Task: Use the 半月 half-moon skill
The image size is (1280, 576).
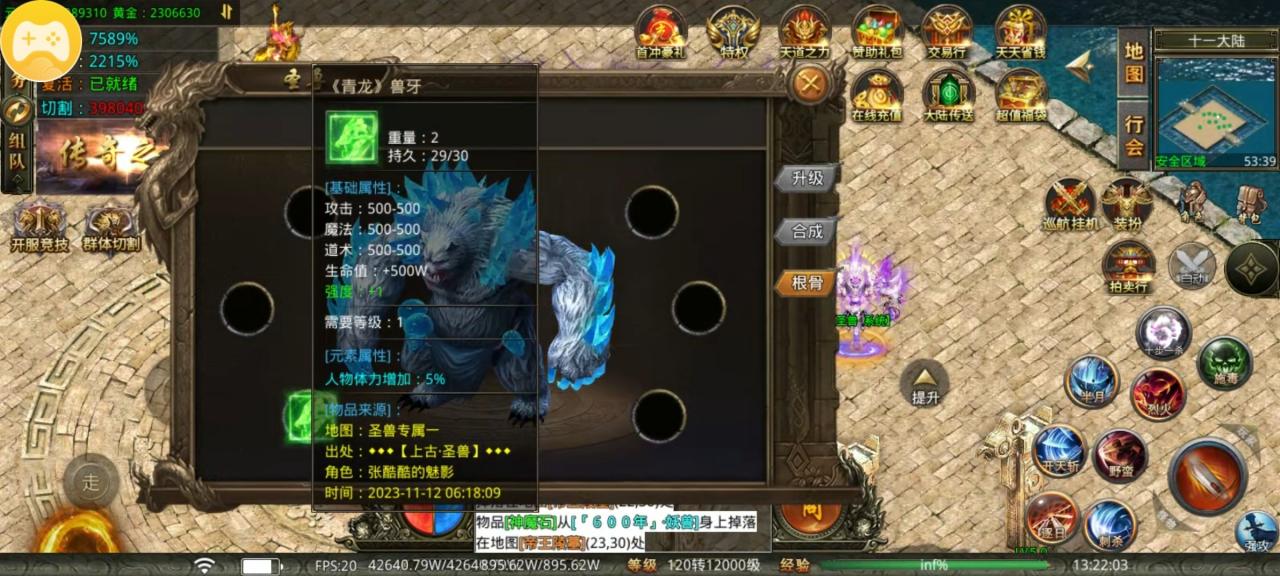Action: pyautogui.click(x=1091, y=381)
